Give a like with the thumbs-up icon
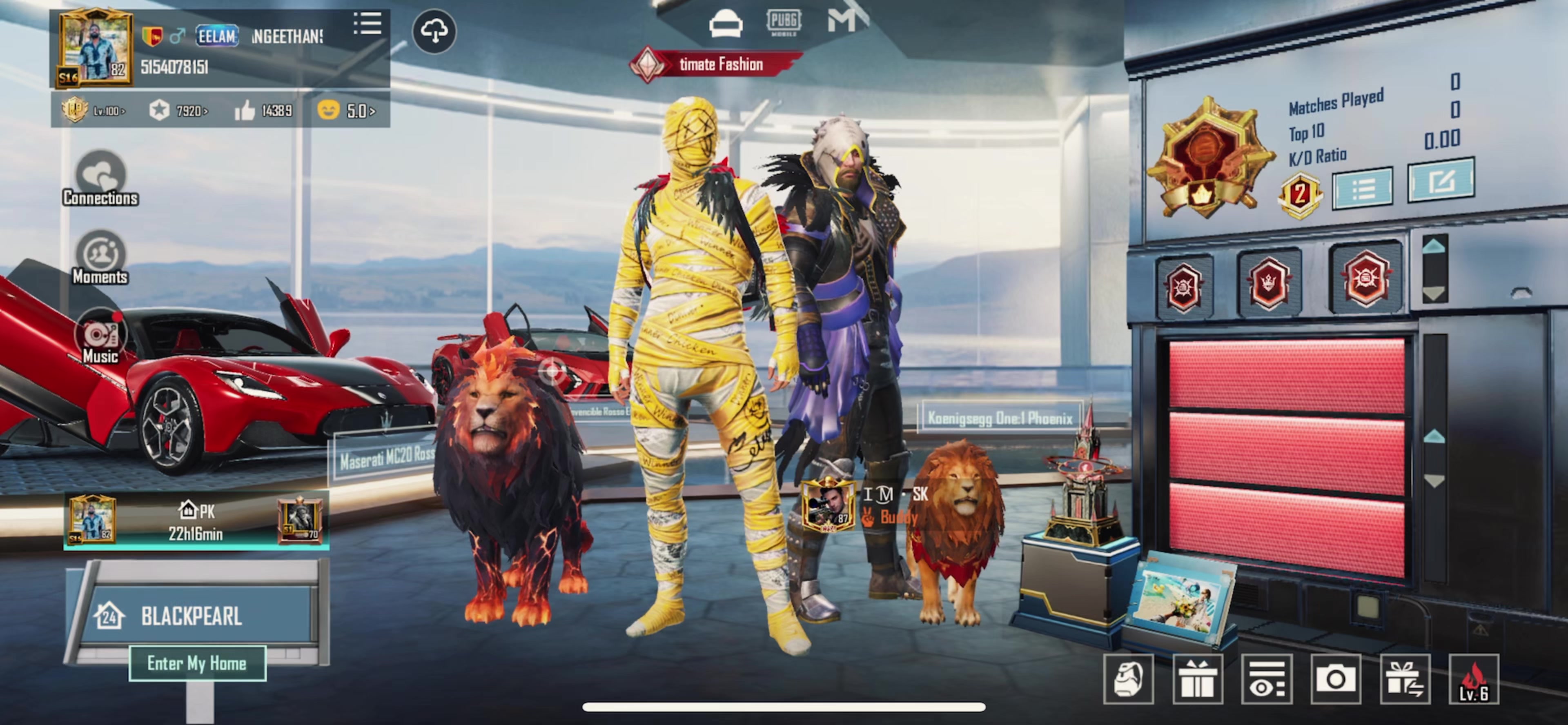Screen dimensions: 1568x725 (x=245, y=111)
